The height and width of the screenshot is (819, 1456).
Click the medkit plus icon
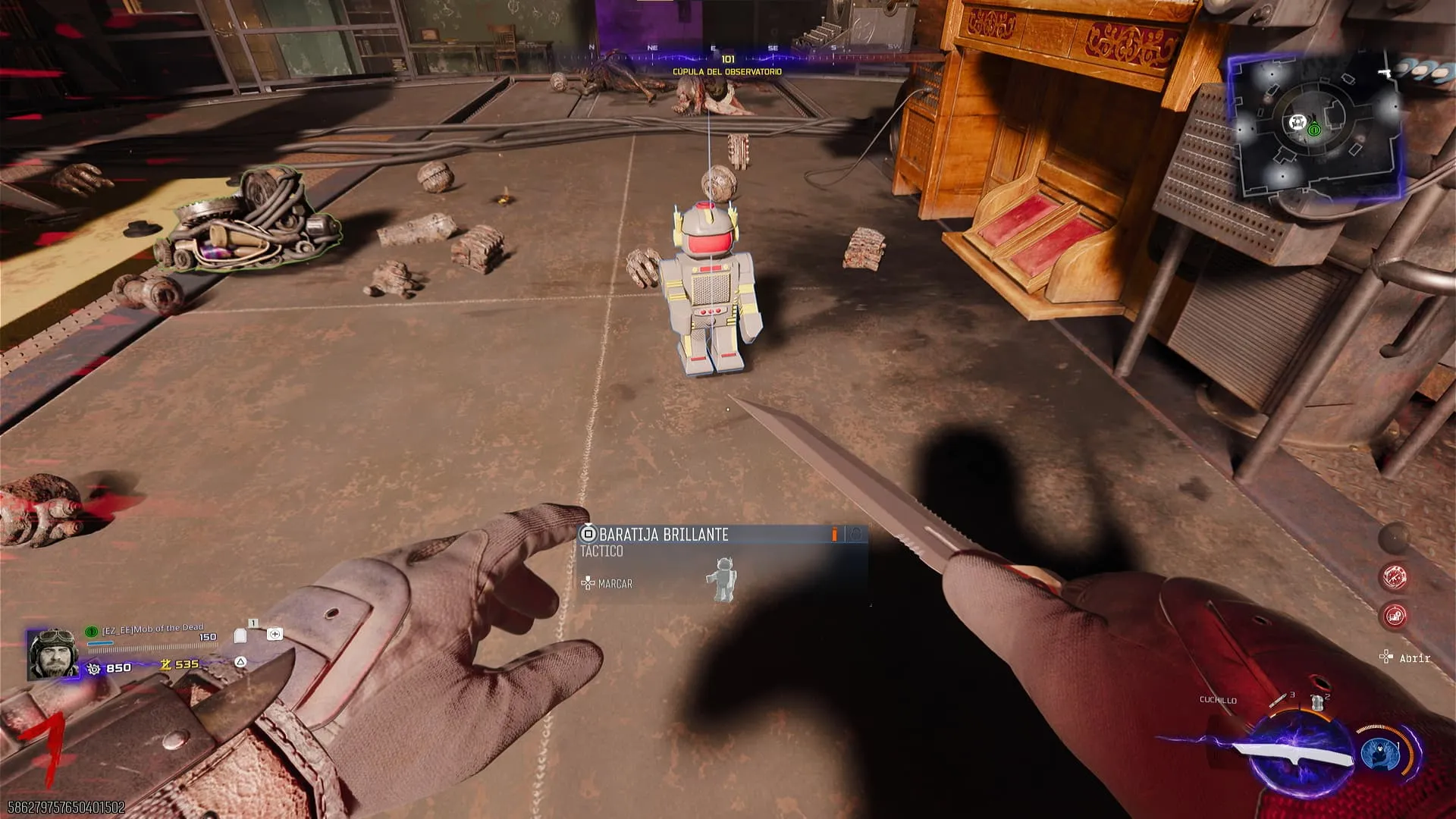click(275, 634)
